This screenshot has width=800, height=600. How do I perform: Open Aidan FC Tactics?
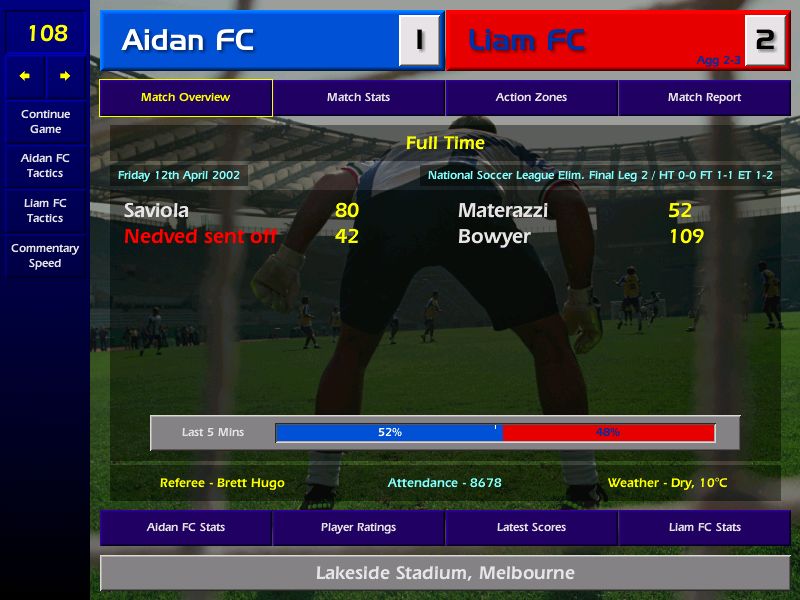point(45,165)
